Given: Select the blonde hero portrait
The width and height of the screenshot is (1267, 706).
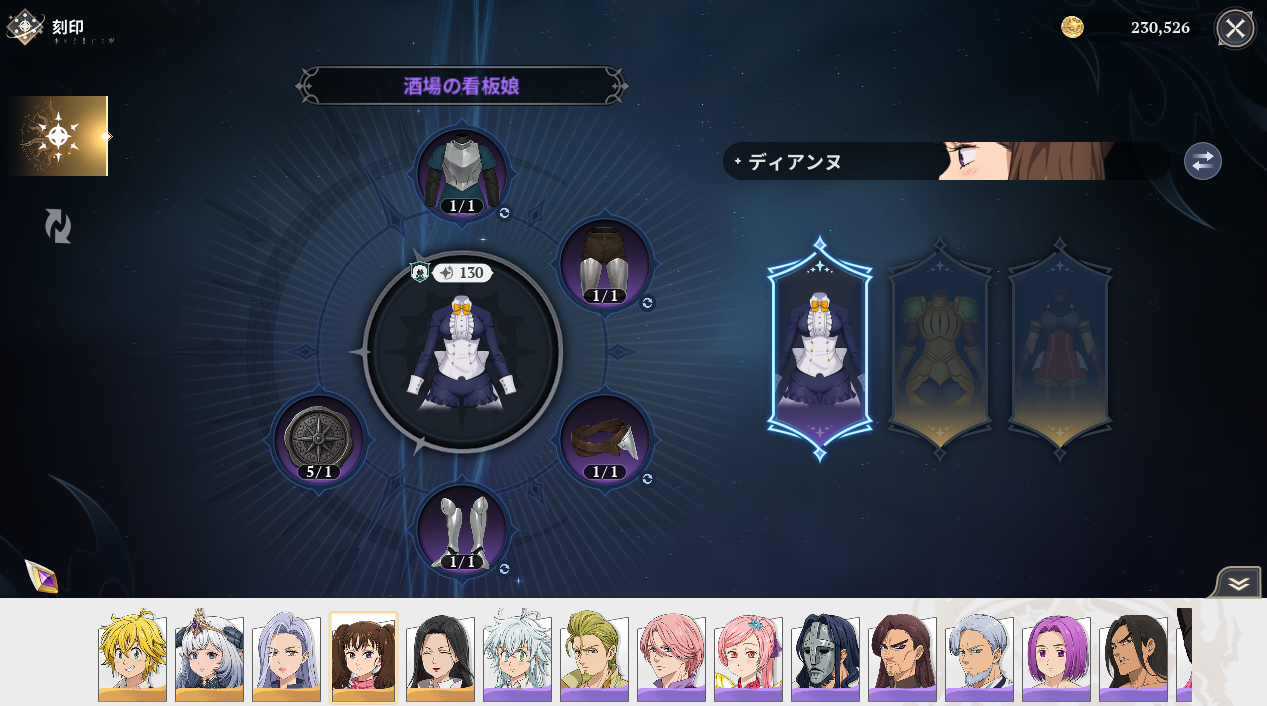Looking at the screenshot, I should 132,656.
